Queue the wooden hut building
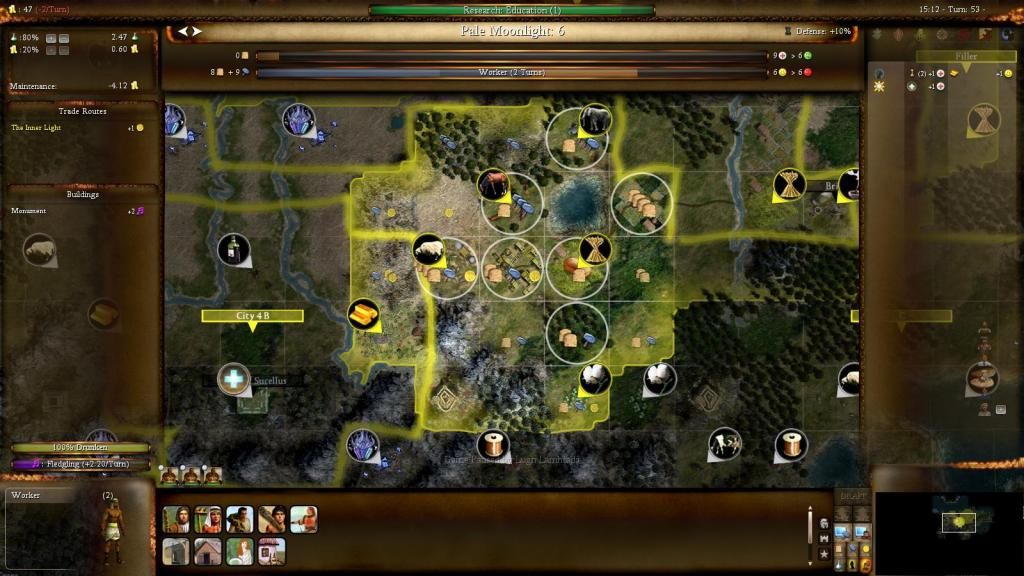This screenshot has width=1024, height=576. [207, 551]
